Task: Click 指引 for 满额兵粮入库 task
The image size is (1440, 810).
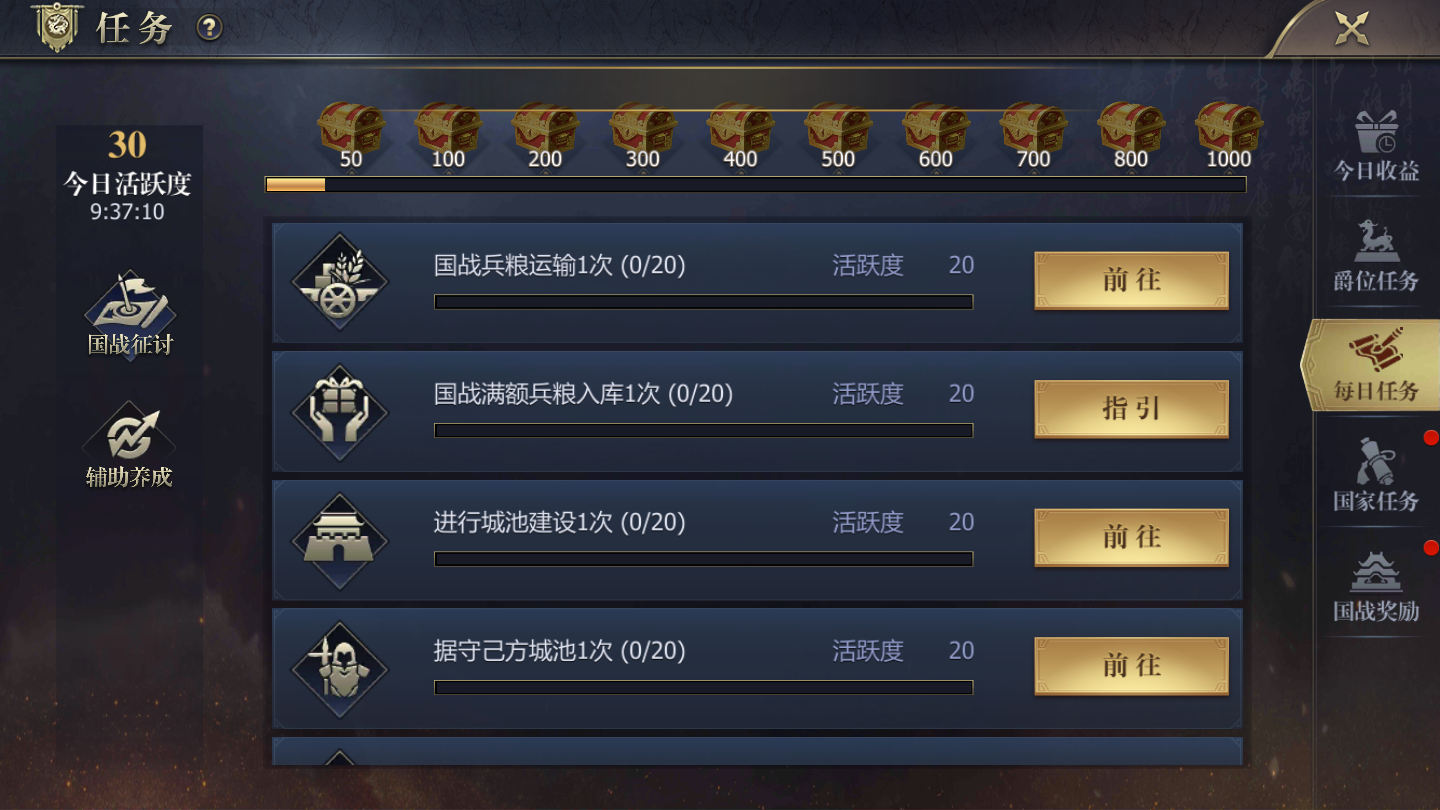Action: 1130,408
